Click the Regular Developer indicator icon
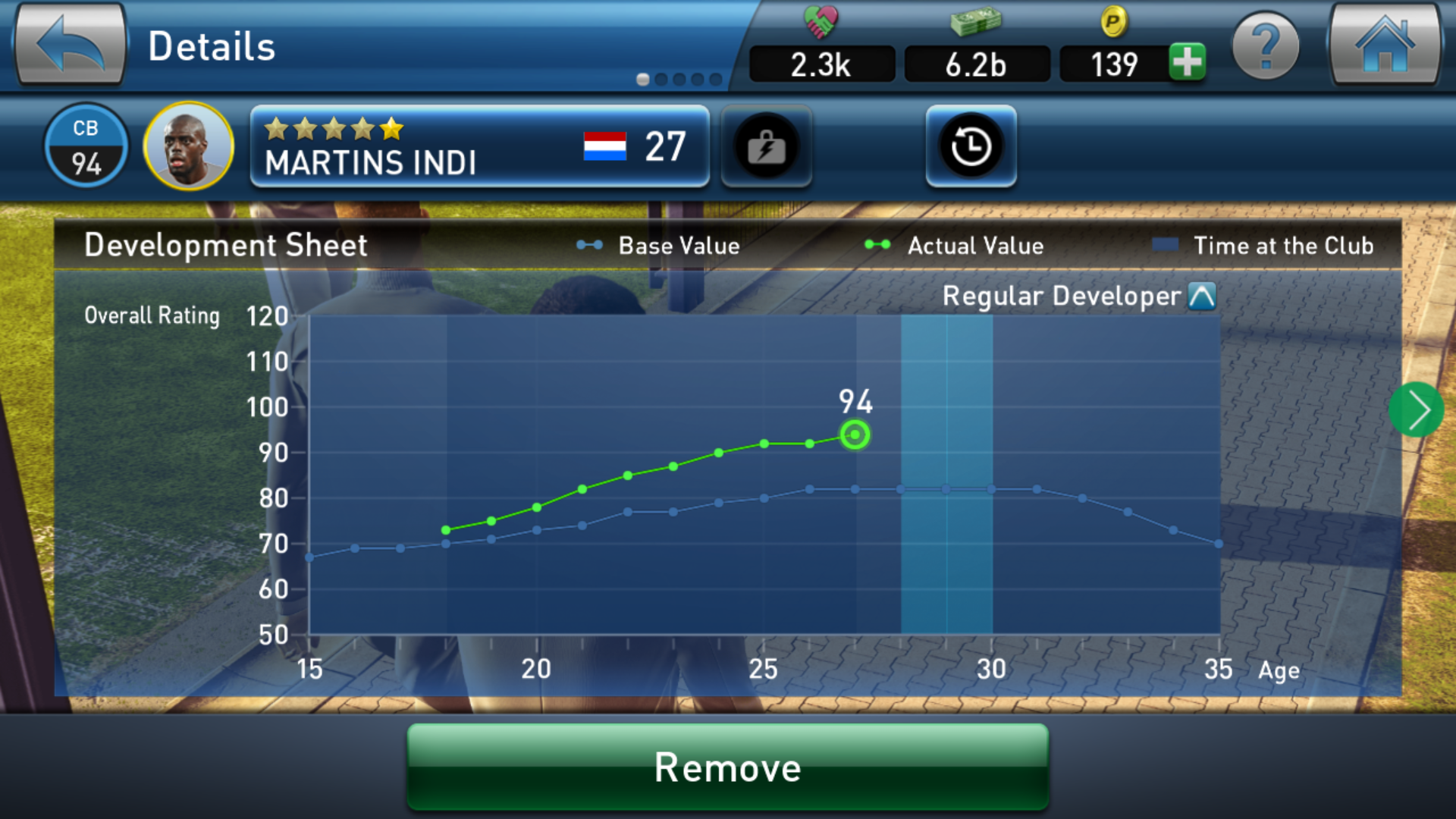Screen dimensions: 1456x819 [1202, 296]
